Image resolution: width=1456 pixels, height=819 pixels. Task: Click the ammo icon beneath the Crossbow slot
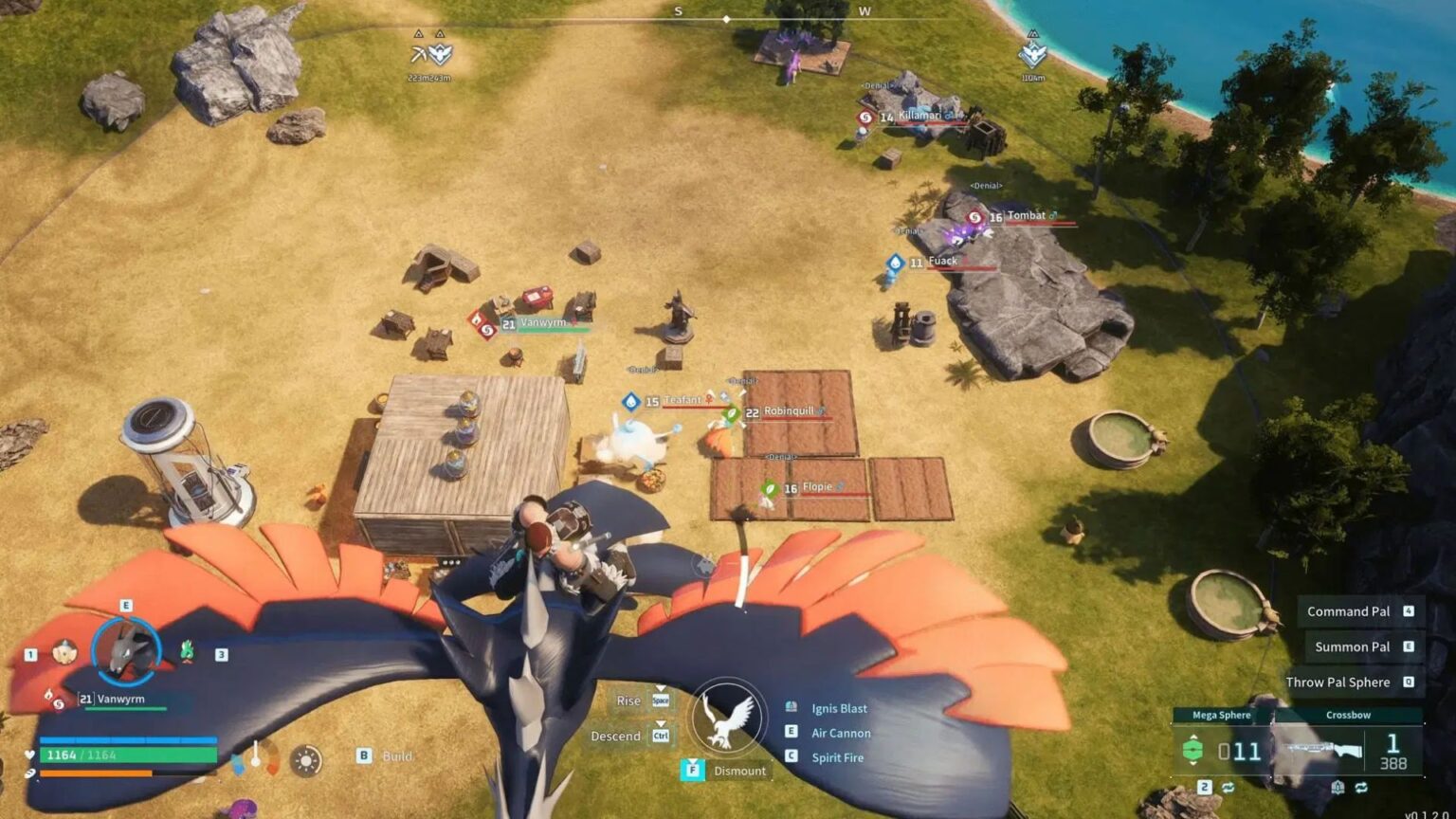point(1338,788)
